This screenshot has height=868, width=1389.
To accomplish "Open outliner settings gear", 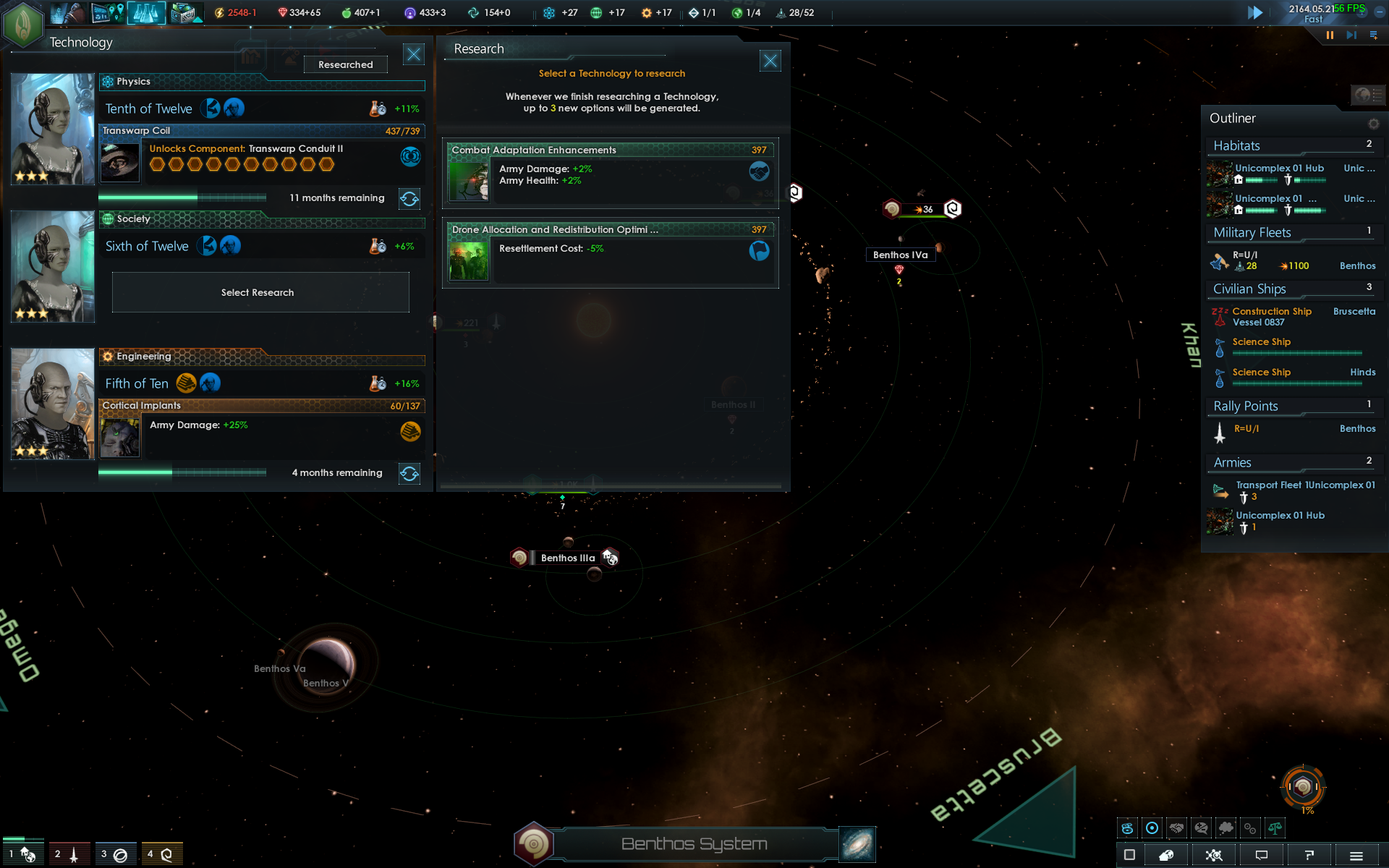I will [x=1373, y=124].
